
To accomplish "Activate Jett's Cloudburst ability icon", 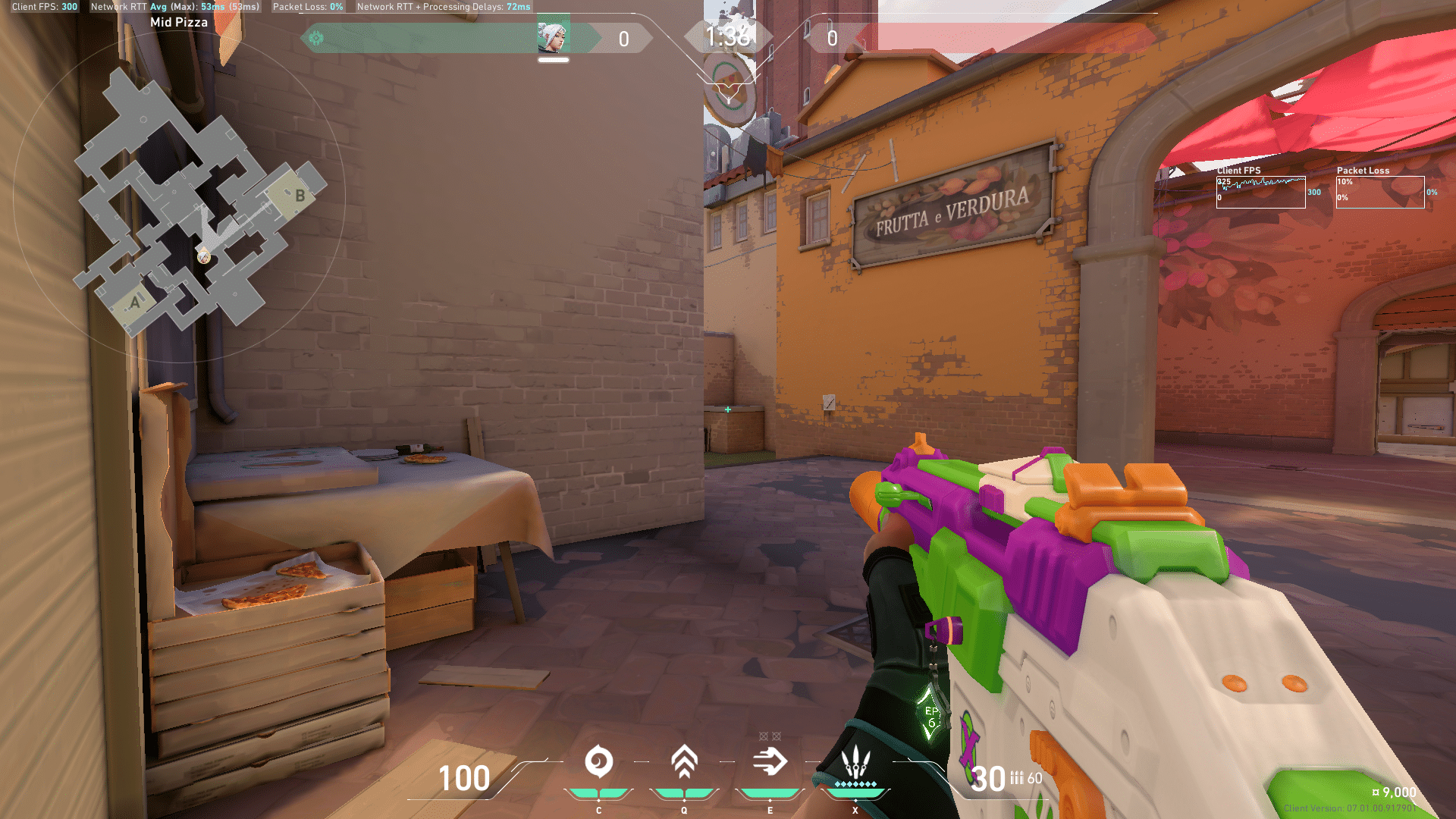I will point(598,761).
